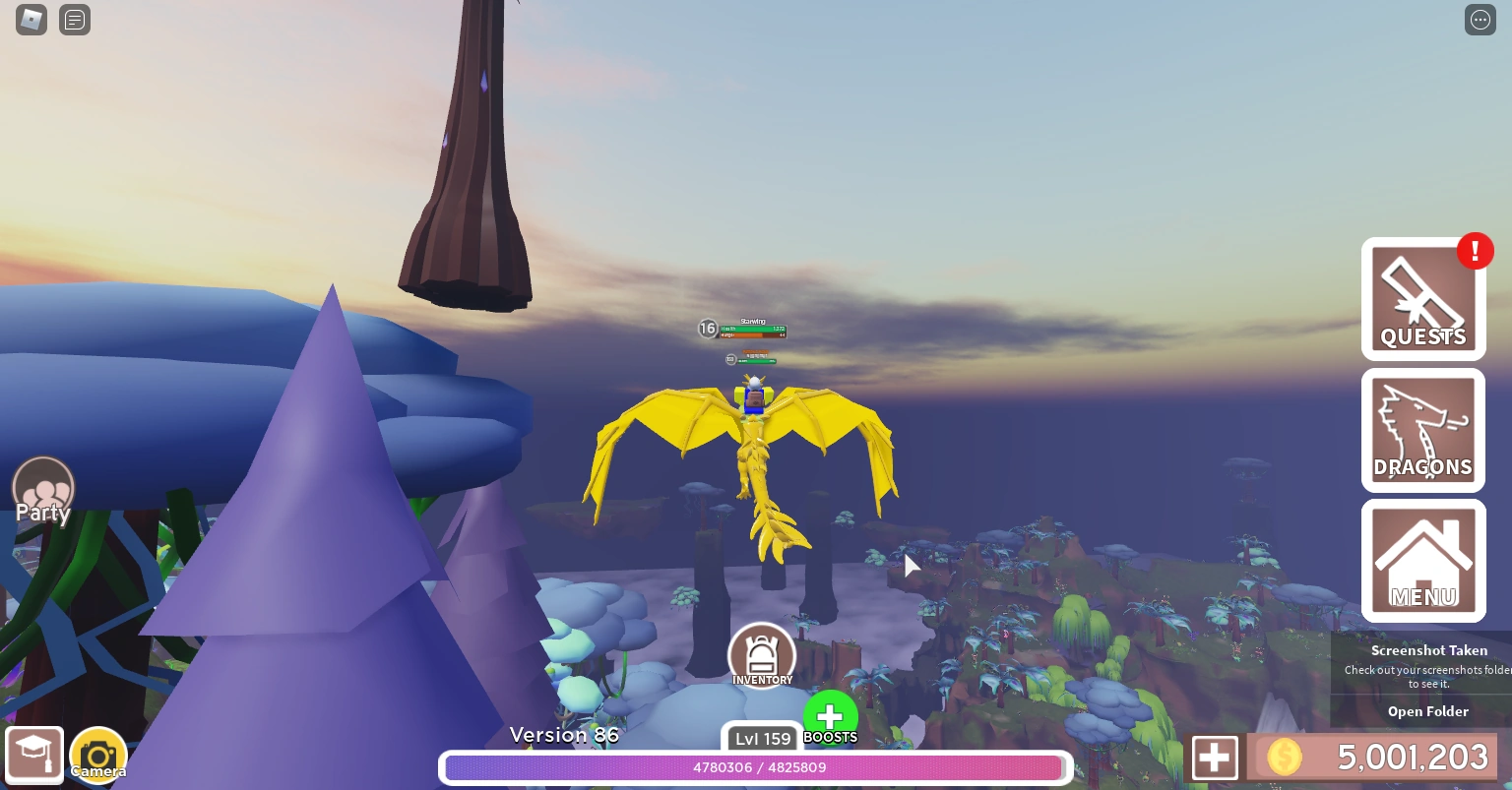Click the plus button beside the coin balance
The image size is (1512, 790).
(1215, 757)
